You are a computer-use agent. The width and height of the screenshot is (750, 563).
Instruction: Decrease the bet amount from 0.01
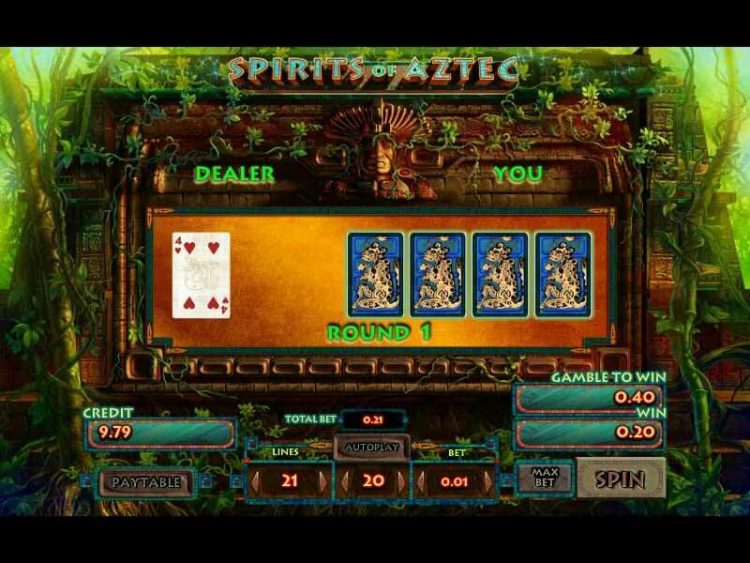[x=423, y=481]
